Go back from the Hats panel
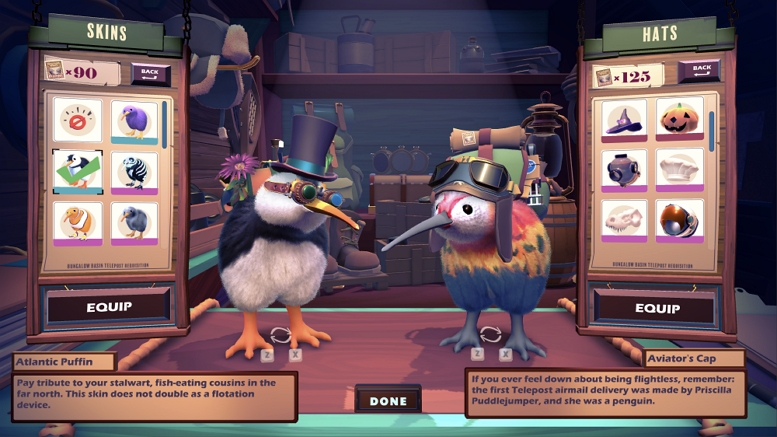Image resolution: width=777 pixels, height=437 pixels. pyautogui.click(x=698, y=71)
